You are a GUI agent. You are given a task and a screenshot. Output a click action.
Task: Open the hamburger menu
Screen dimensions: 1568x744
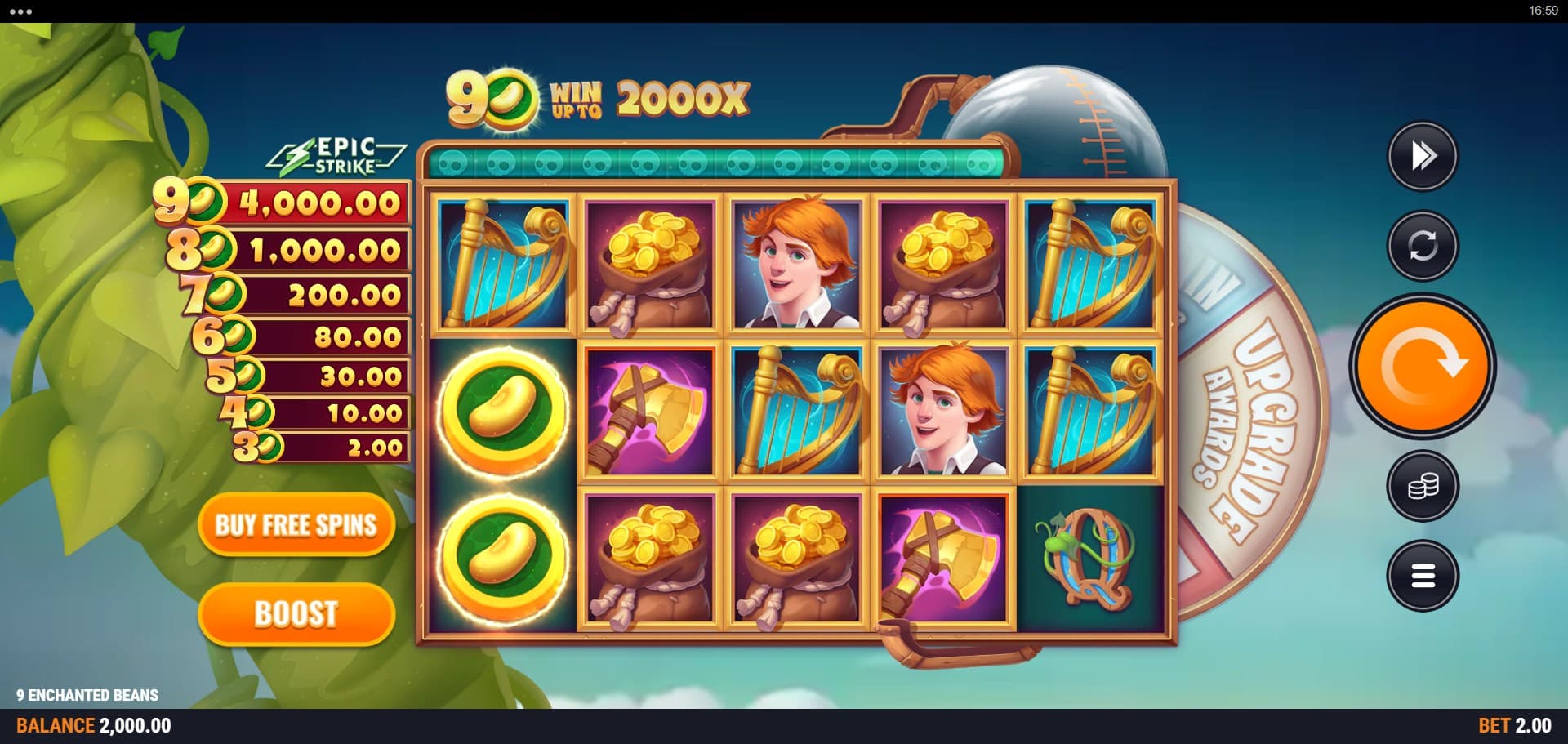[1423, 576]
